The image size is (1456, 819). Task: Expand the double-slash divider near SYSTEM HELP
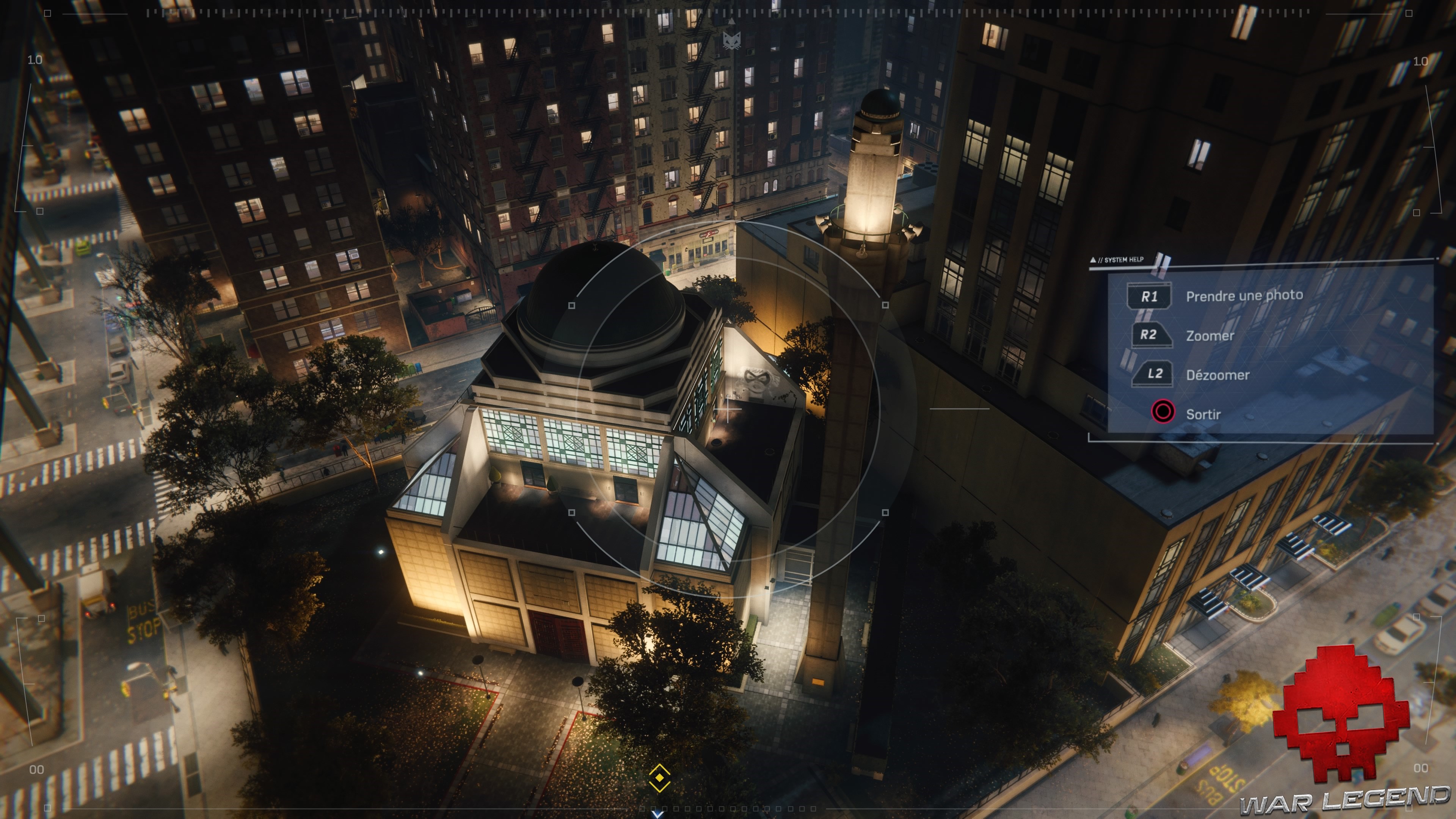coord(1162,262)
